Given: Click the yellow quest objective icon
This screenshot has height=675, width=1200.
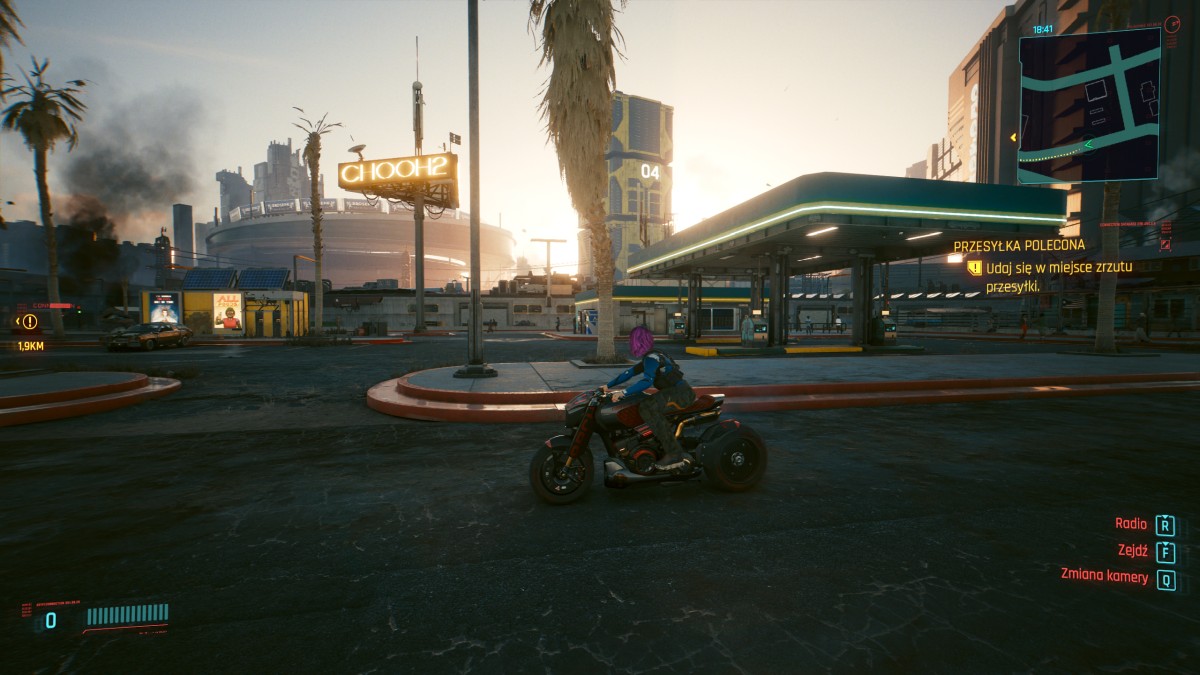Looking at the screenshot, I should click(x=974, y=268).
